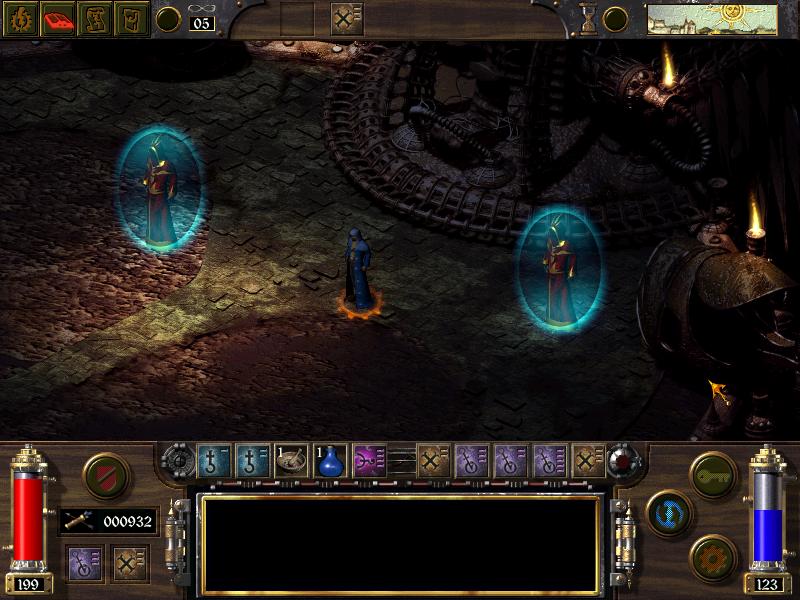Click the blue swirl round button
This screenshot has height=600, width=800.
(666, 510)
